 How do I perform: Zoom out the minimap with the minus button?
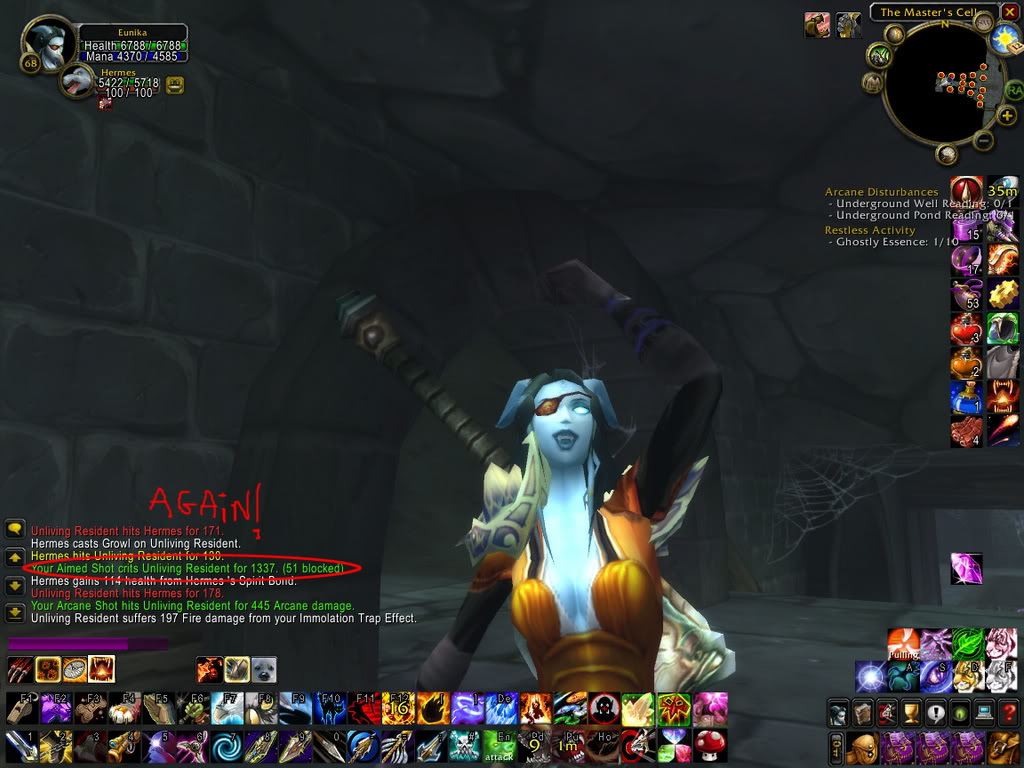pos(984,141)
